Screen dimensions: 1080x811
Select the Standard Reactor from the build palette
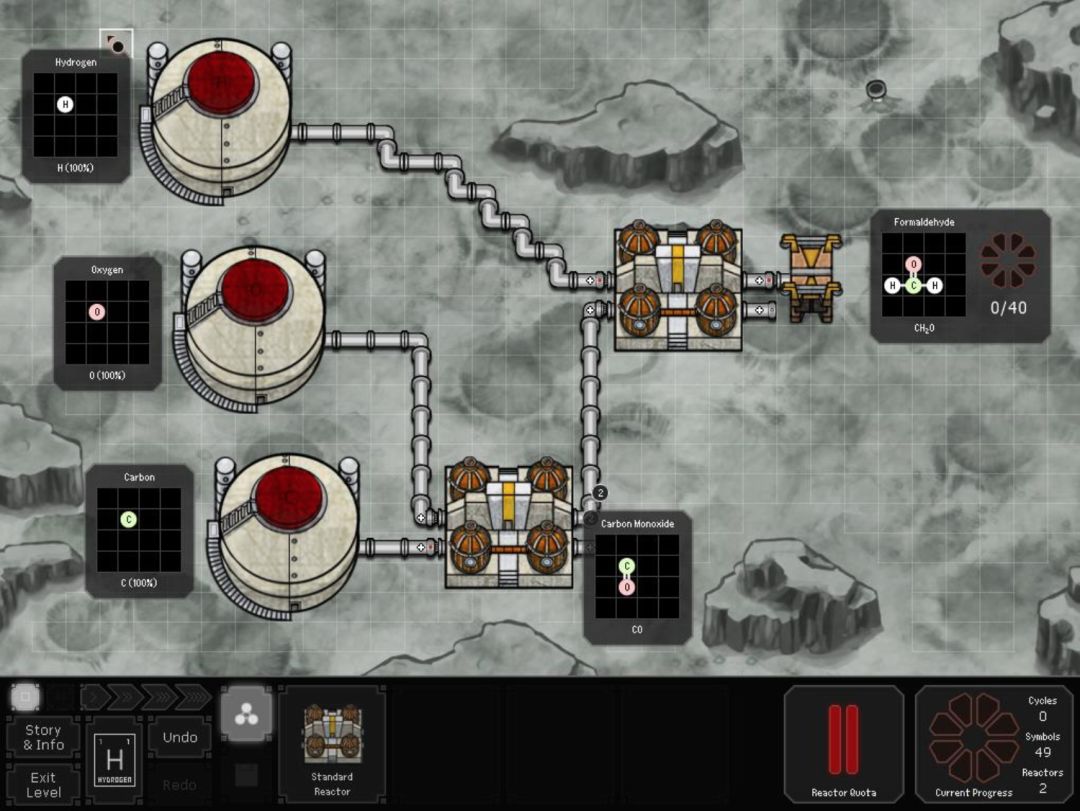click(x=332, y=743)
